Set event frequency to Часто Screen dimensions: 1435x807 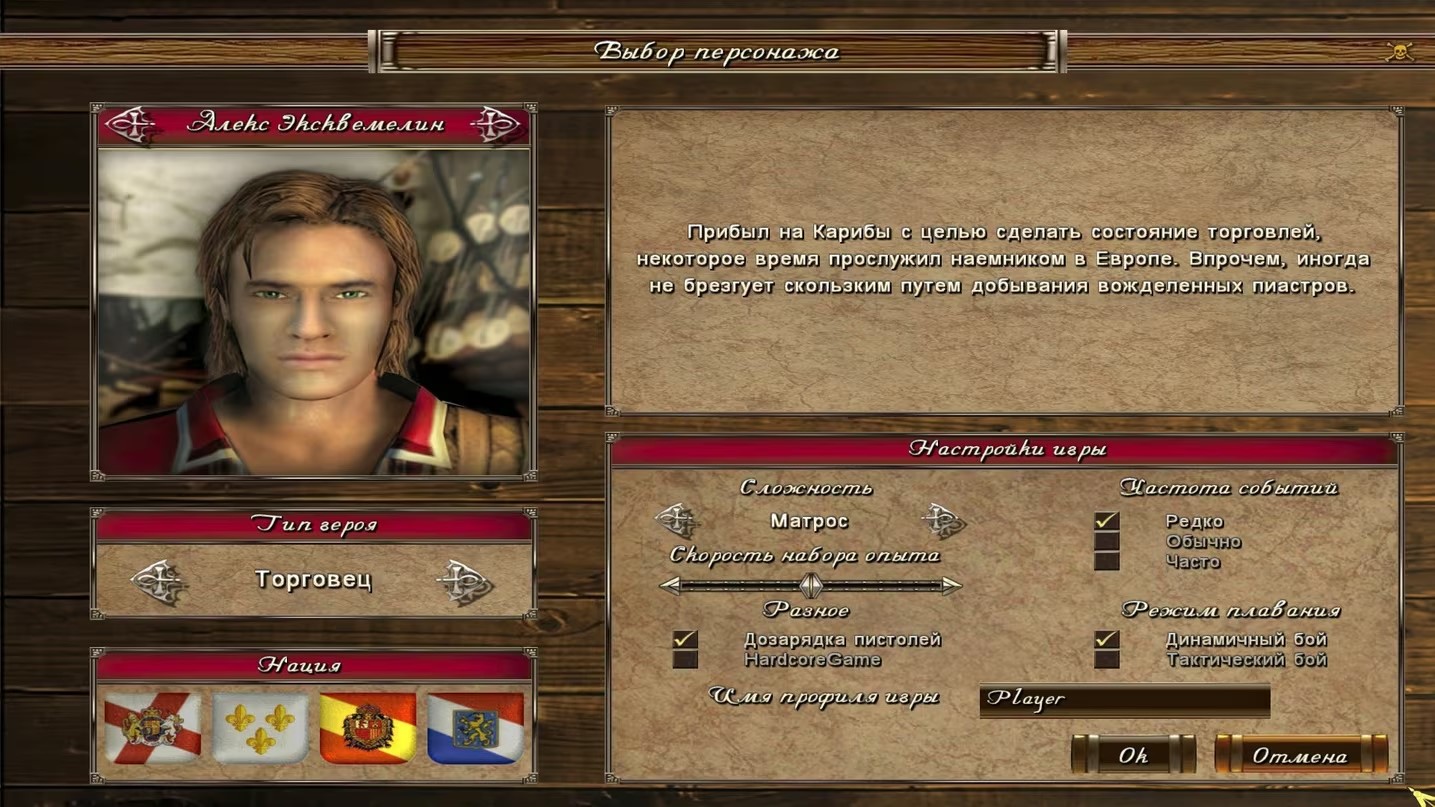1106,562
